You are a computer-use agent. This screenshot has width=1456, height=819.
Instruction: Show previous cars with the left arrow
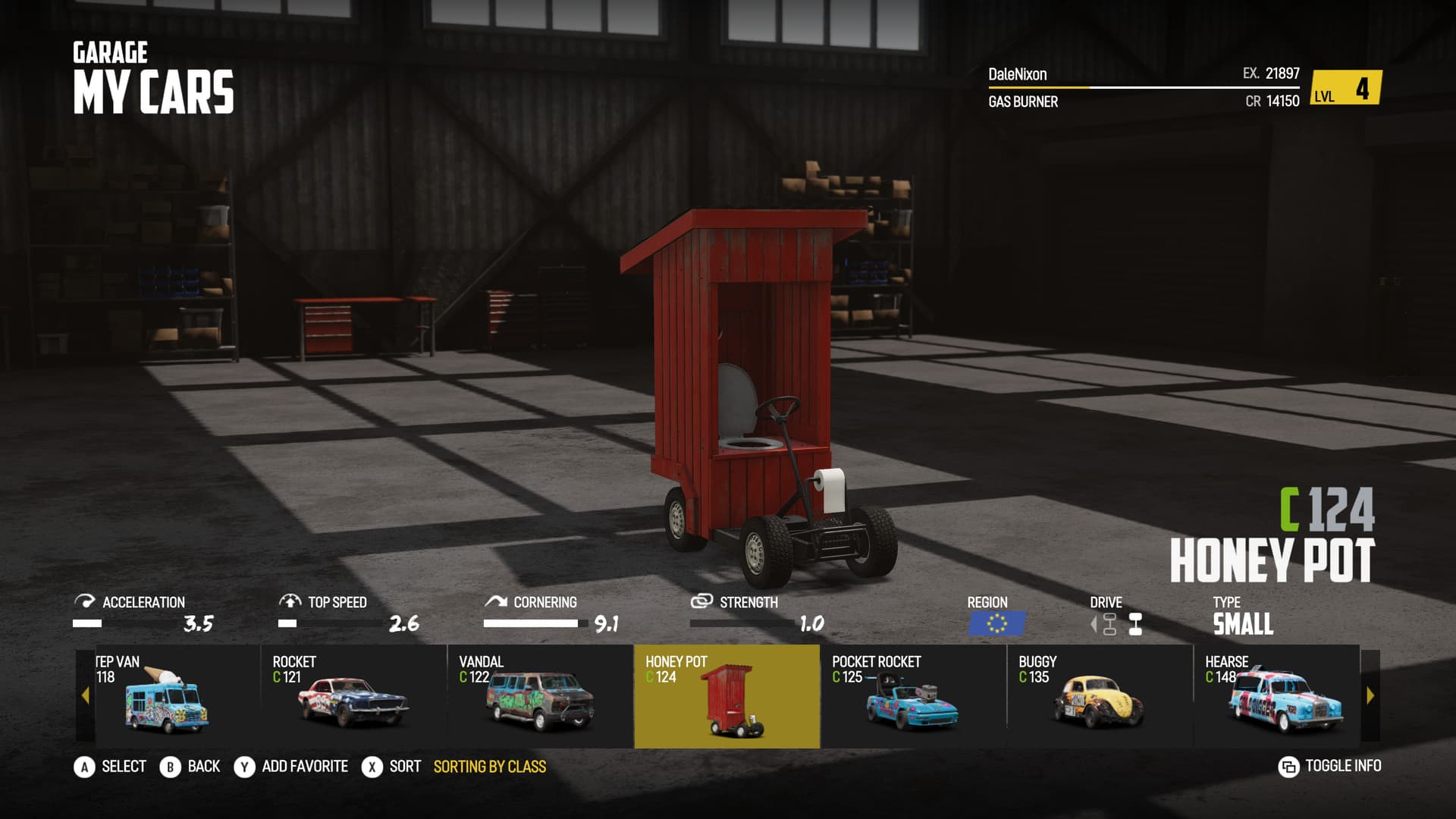coord(85,695)
